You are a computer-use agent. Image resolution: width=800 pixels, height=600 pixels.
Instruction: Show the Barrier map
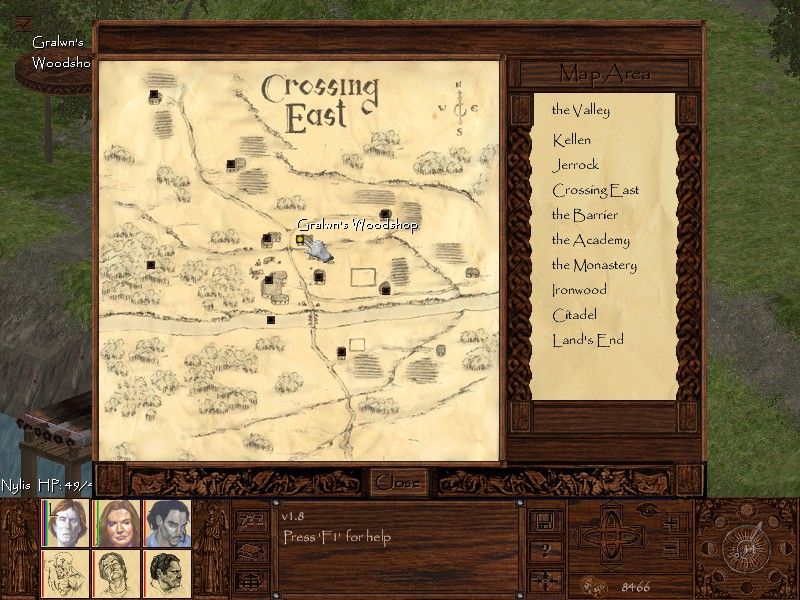584,215
